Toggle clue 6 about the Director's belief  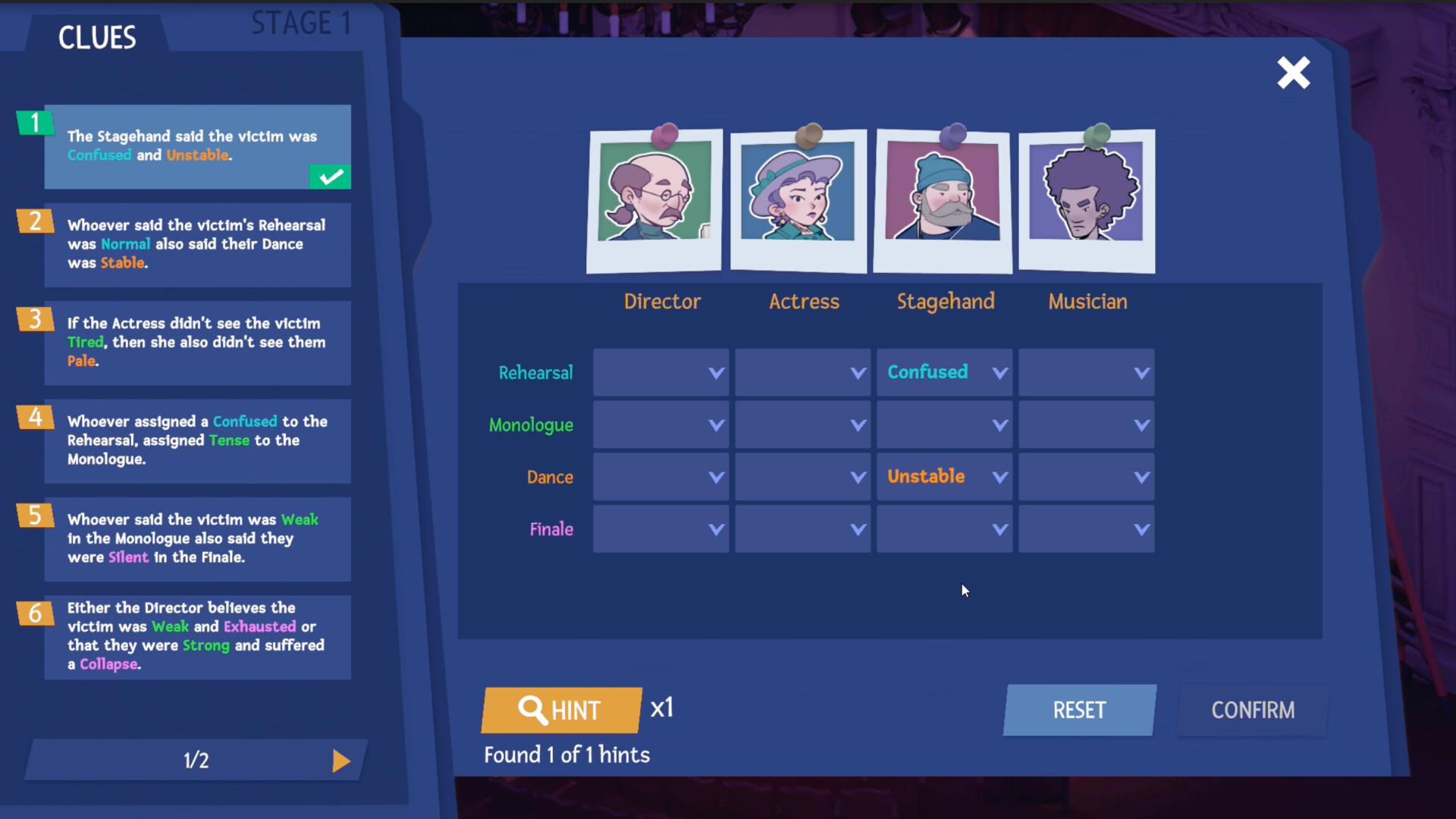click(197, 635)
